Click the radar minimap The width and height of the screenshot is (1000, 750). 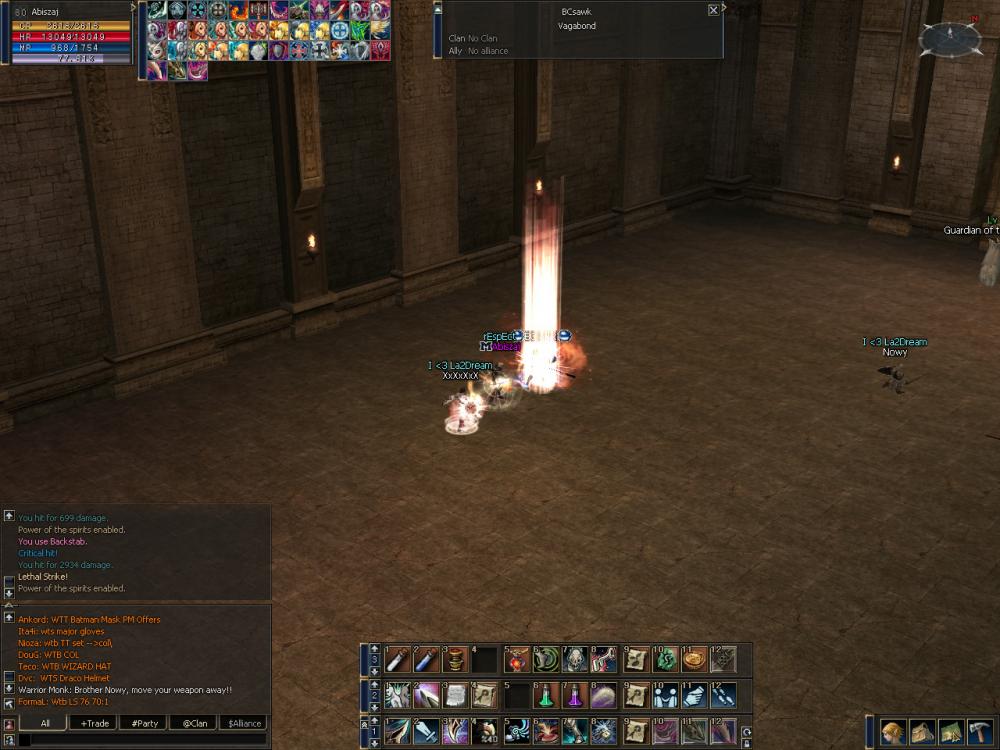(949, 39)
